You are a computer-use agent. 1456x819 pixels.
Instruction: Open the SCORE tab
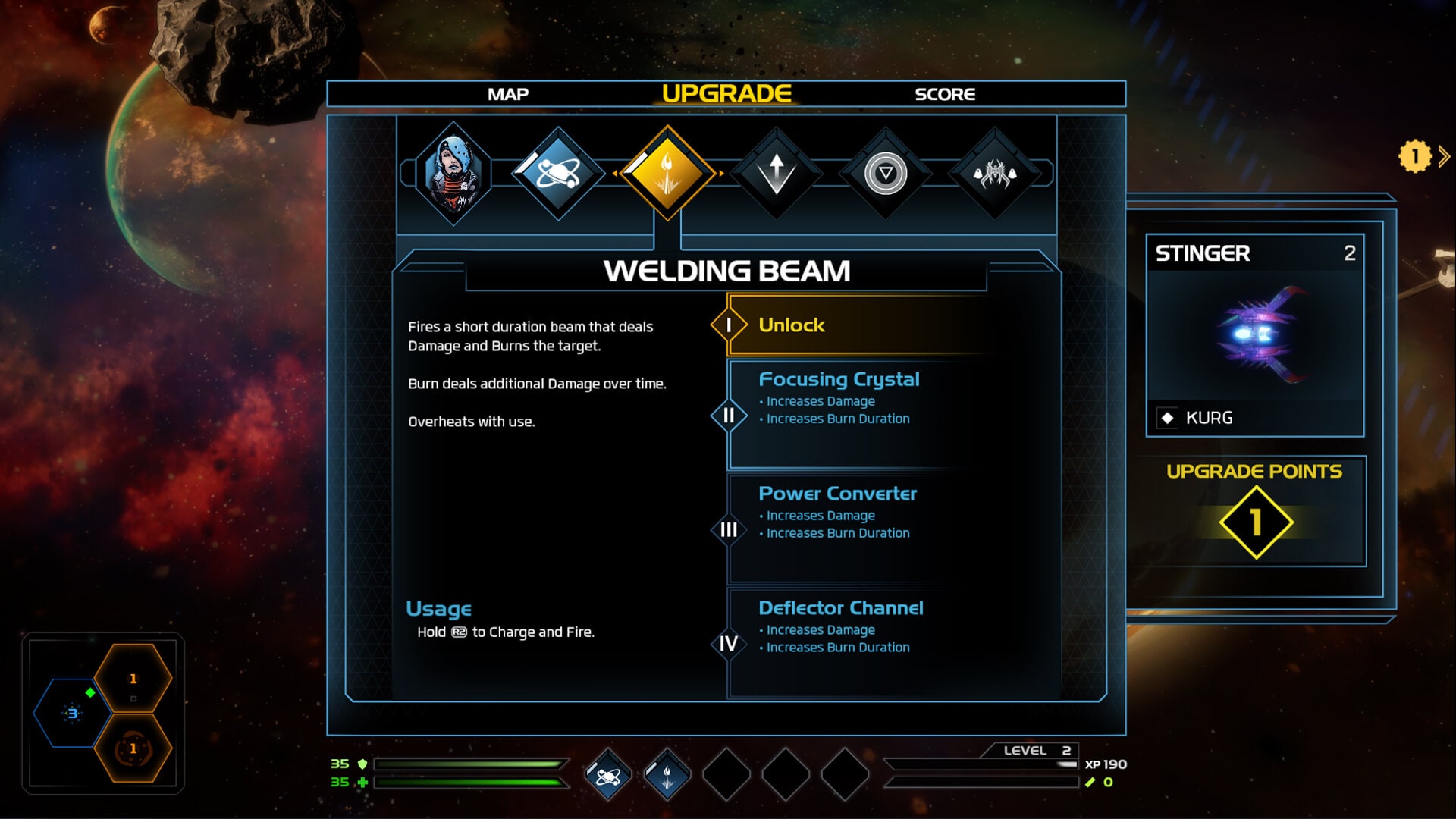pyautogui.click(x=944, y=94)
